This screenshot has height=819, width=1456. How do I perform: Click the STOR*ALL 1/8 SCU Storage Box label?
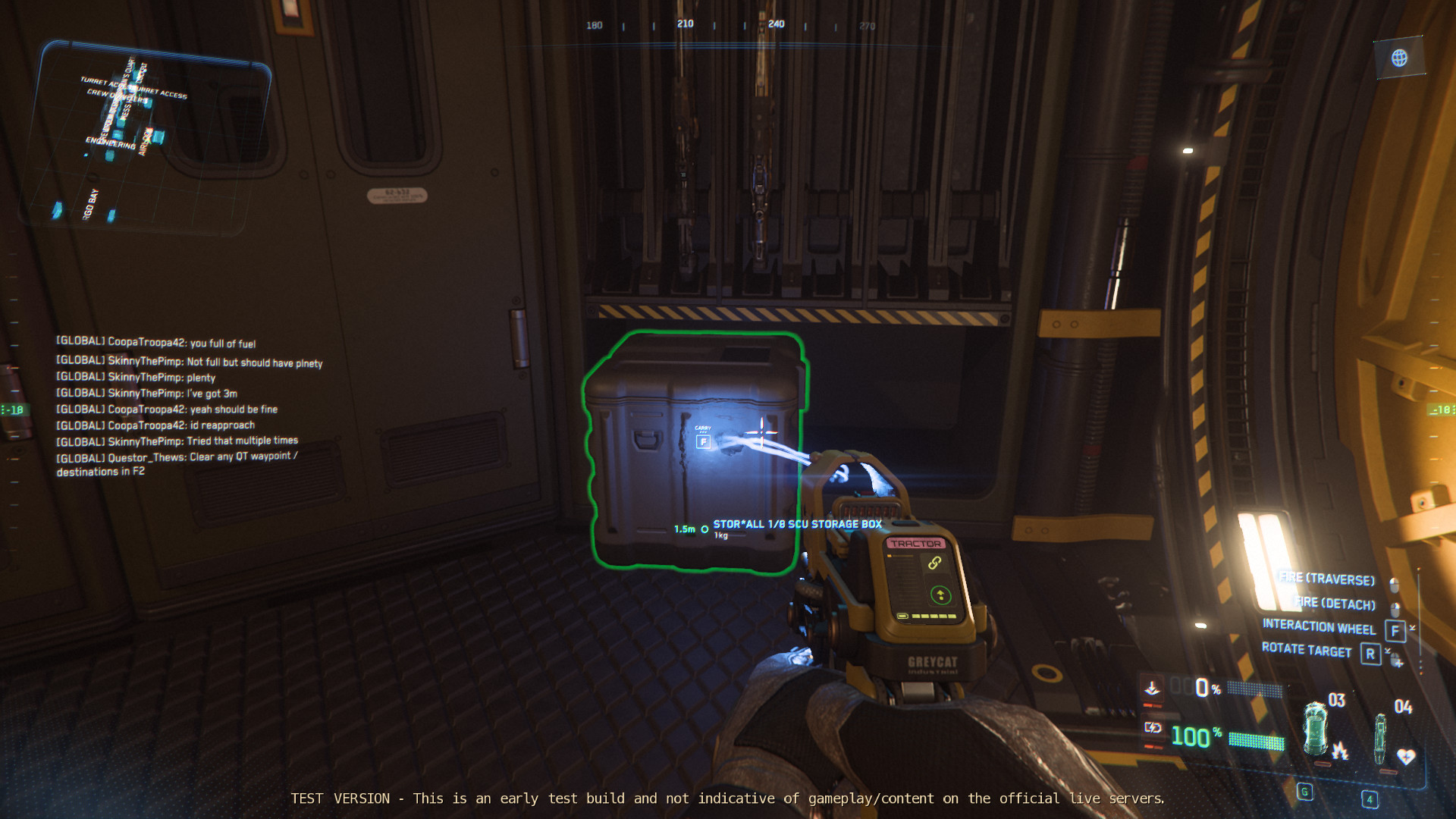[x=795, y=523]
